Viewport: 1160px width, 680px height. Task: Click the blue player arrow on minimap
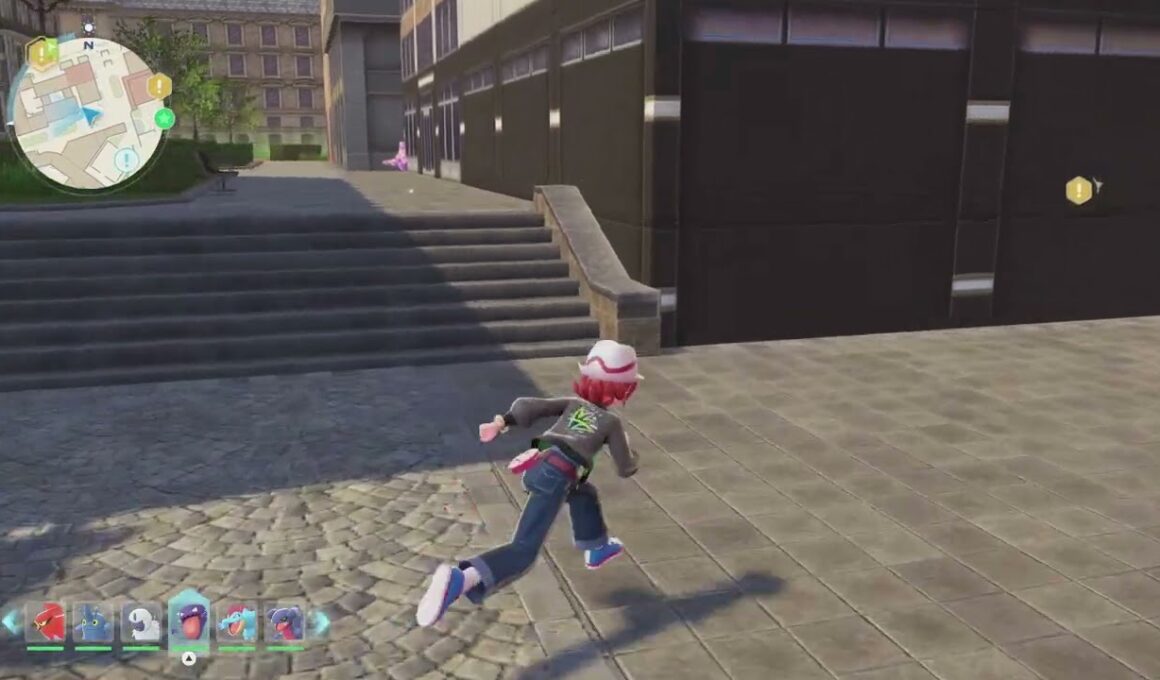pyautogui.click(x=91, y=115)
